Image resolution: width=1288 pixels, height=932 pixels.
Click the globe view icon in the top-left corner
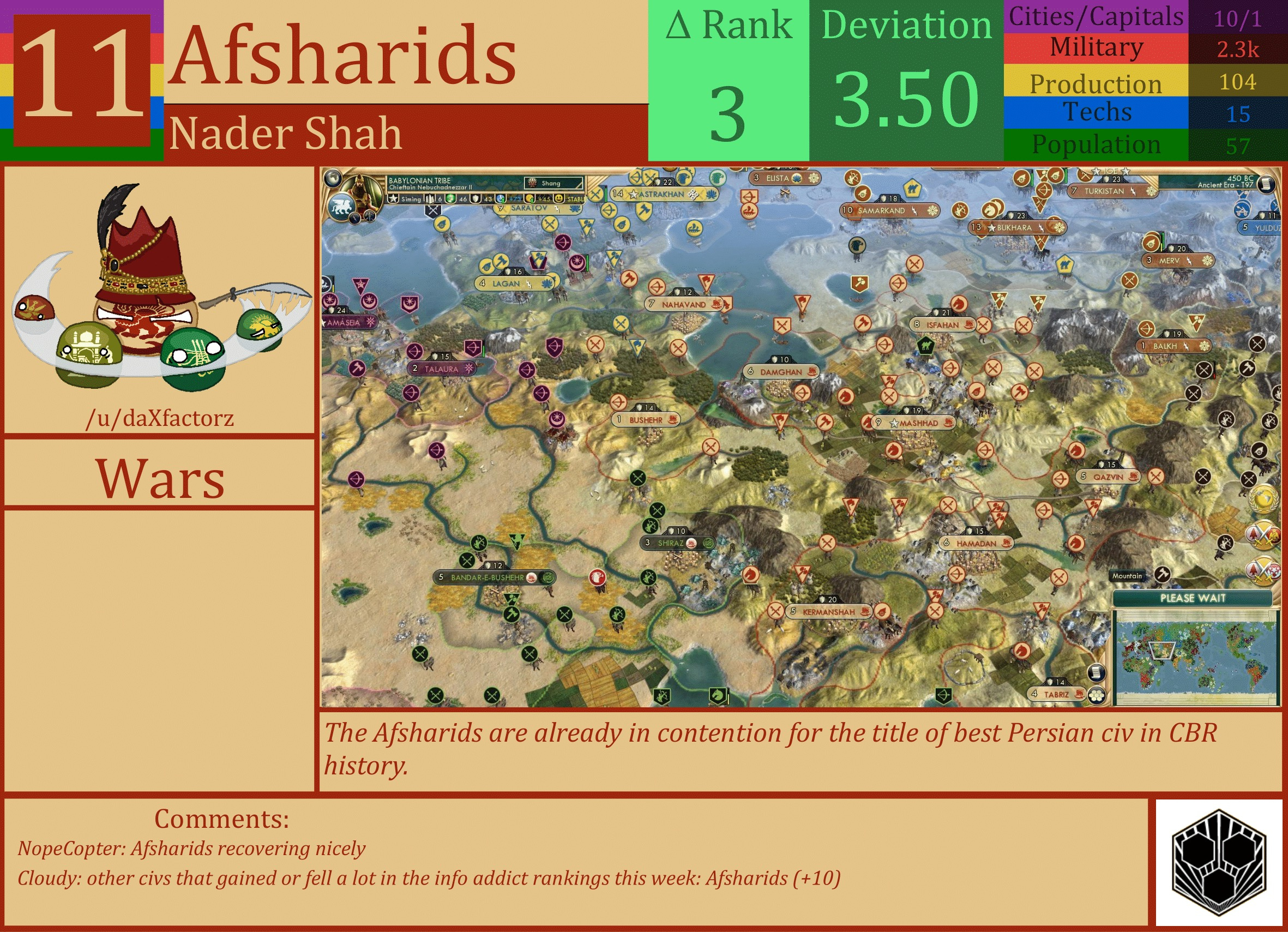pos(334,178)
